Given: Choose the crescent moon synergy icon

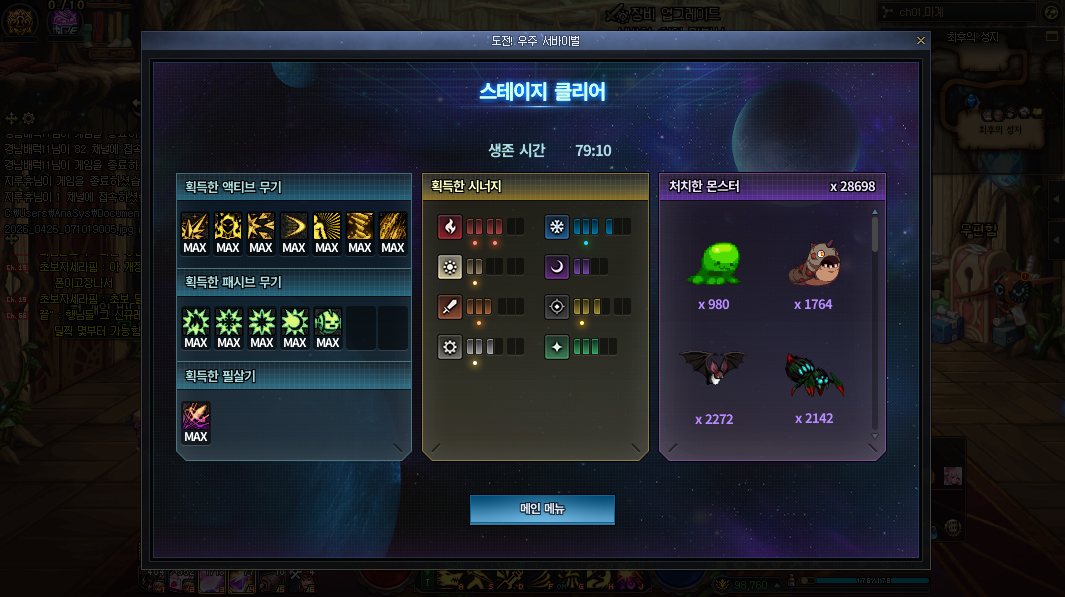Looking at the screenshot, I should click(x=557, y=267).
